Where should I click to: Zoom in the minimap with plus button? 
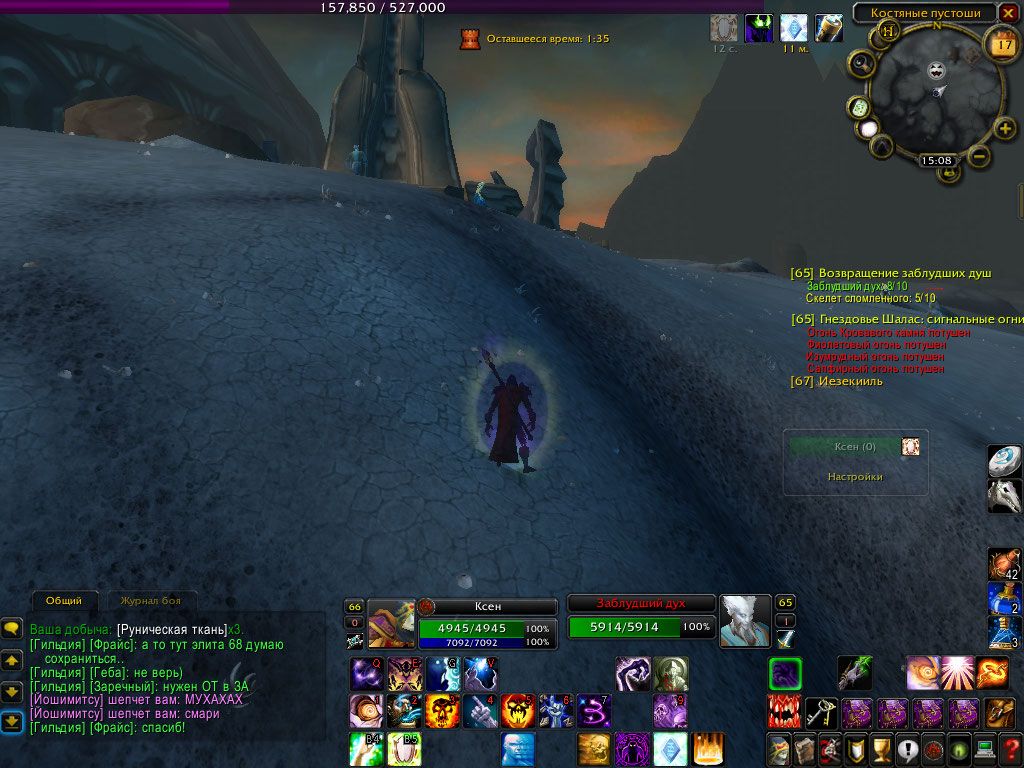[x=1005, y=128]
